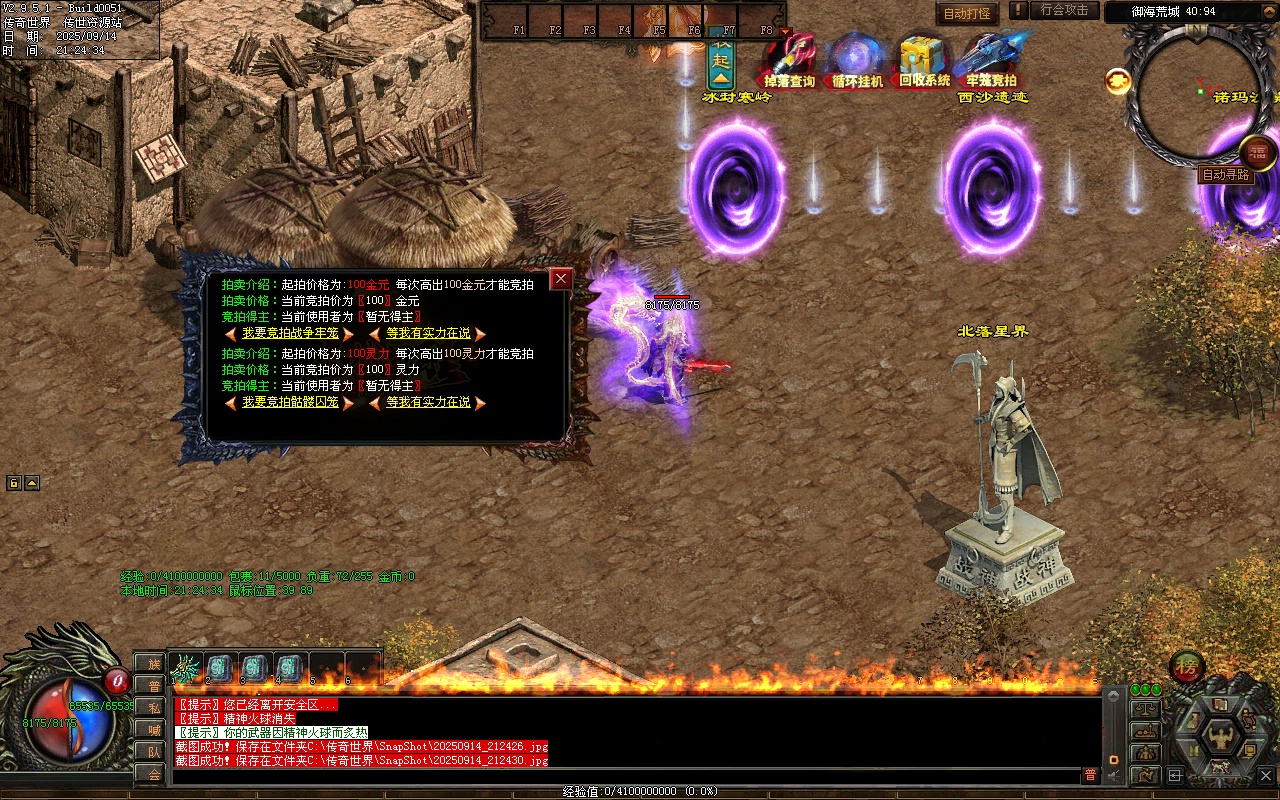Image resolution: width=1280 pixels, height=800 pixels.
Task: Open the character panel (muscular figure icon)
Action: pyautogui.click(x=1220, y=739)
